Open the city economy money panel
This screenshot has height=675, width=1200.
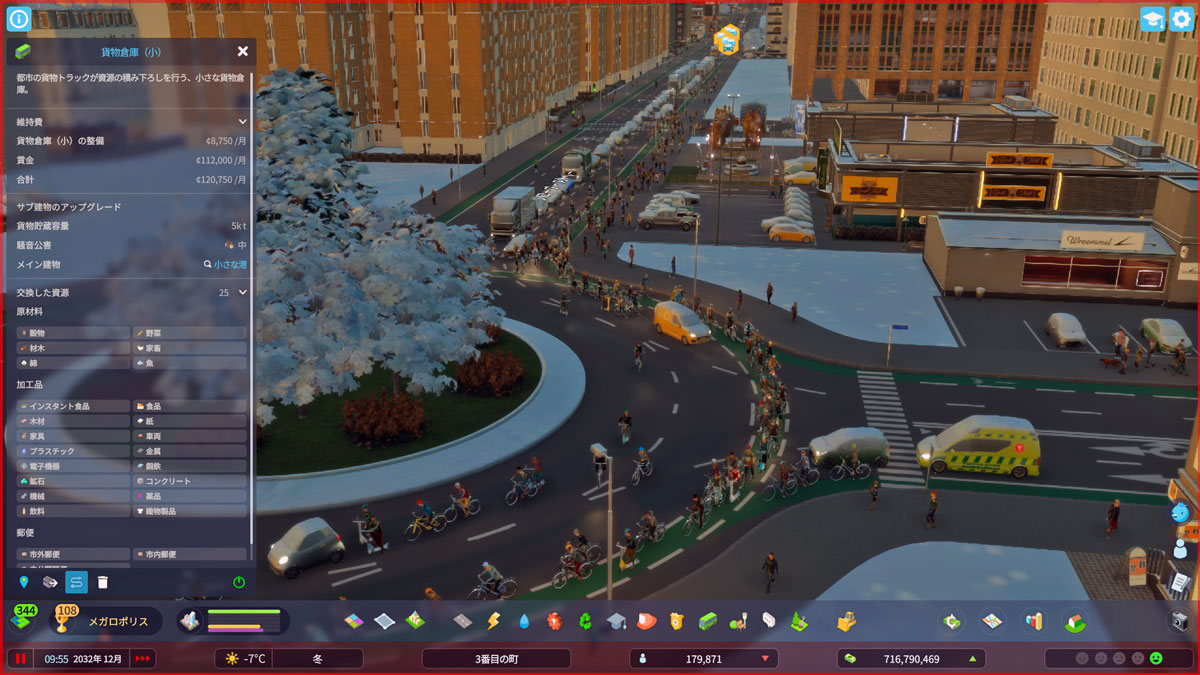click(910, 659)
